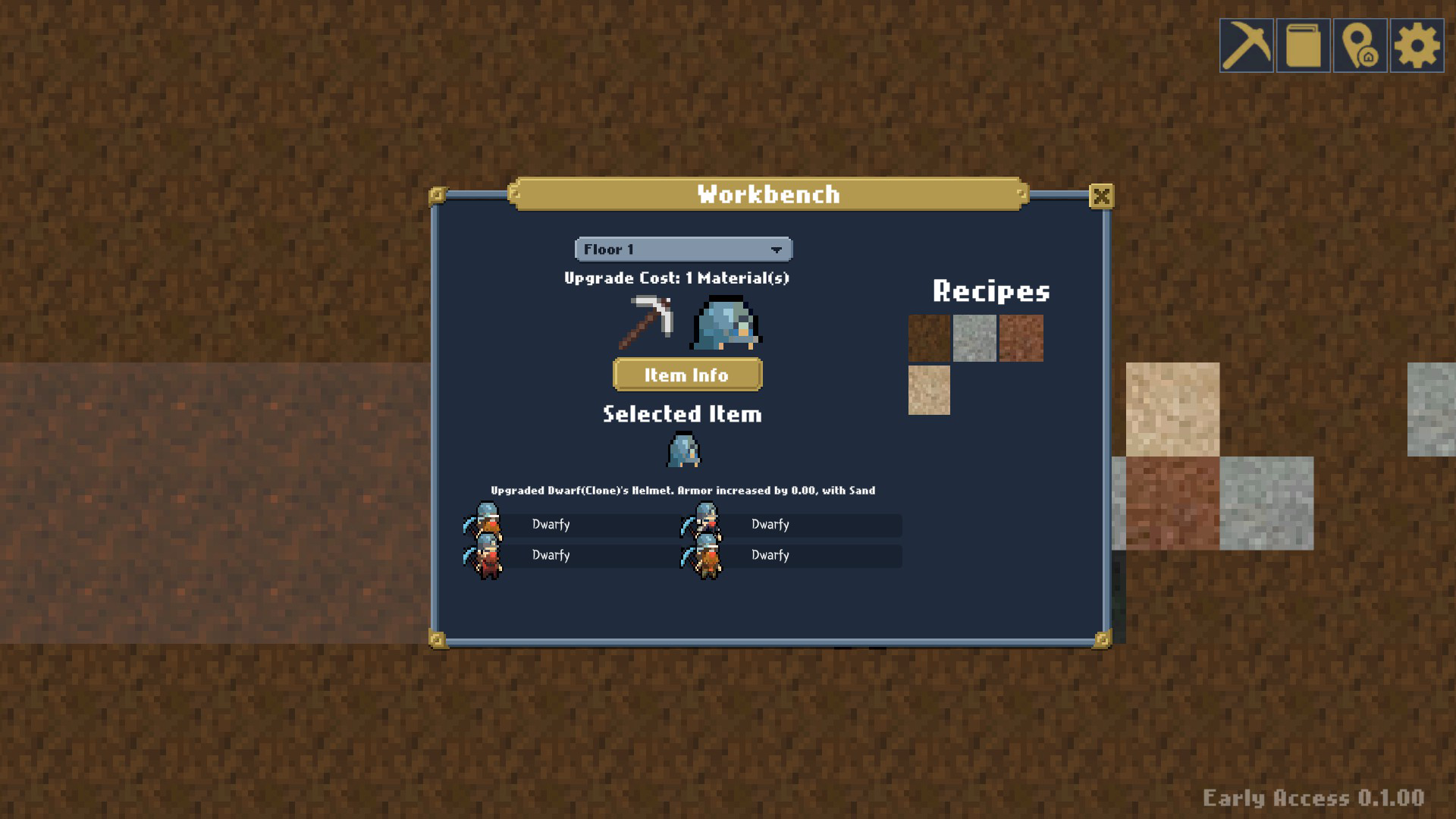Image resolution: width=1456 pixels, height=819 pixels.
Task: Click the Recipes panel heading
Action: [992, 292]
